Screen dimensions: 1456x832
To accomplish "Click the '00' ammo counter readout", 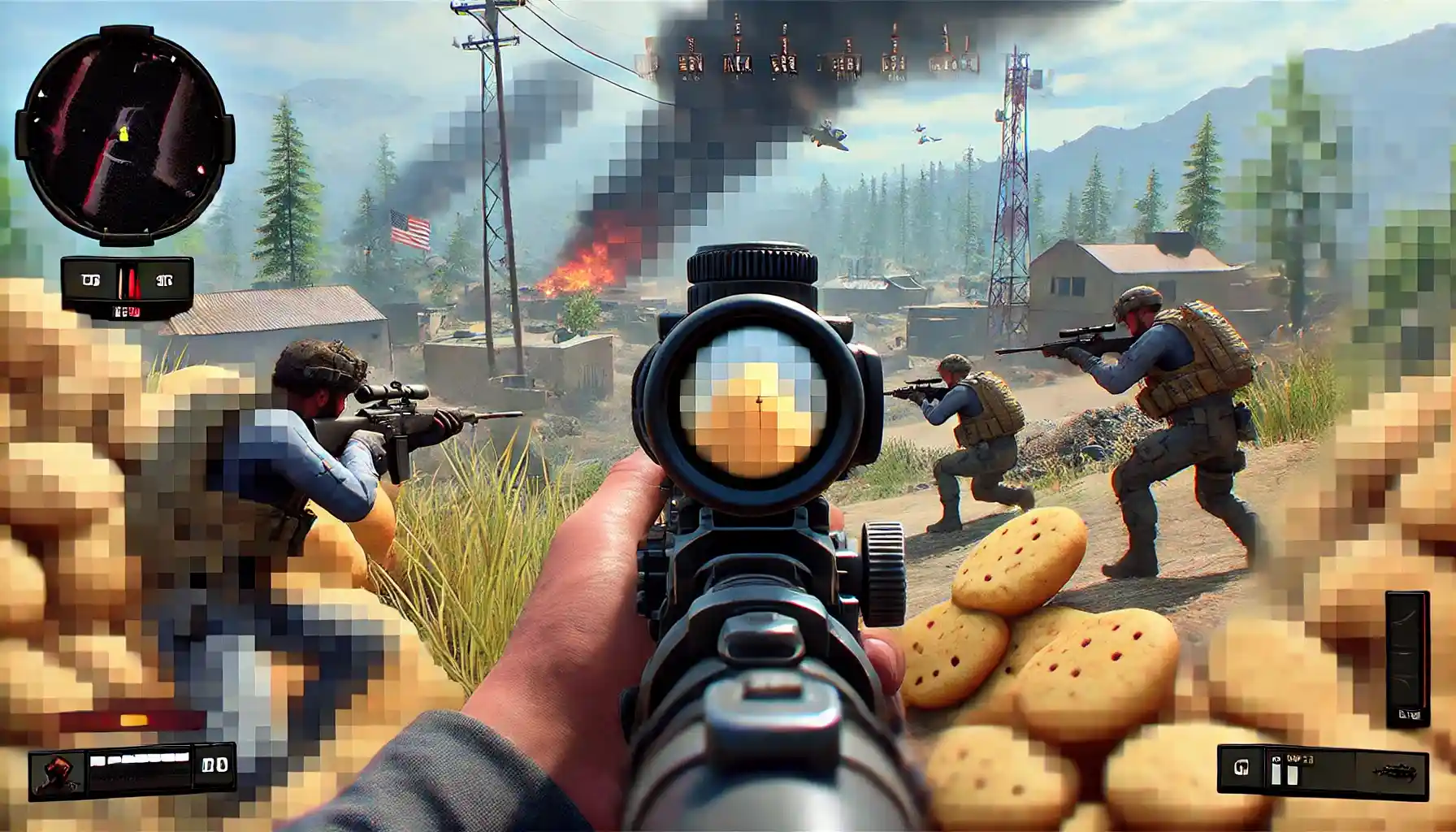I will (214, 765).
